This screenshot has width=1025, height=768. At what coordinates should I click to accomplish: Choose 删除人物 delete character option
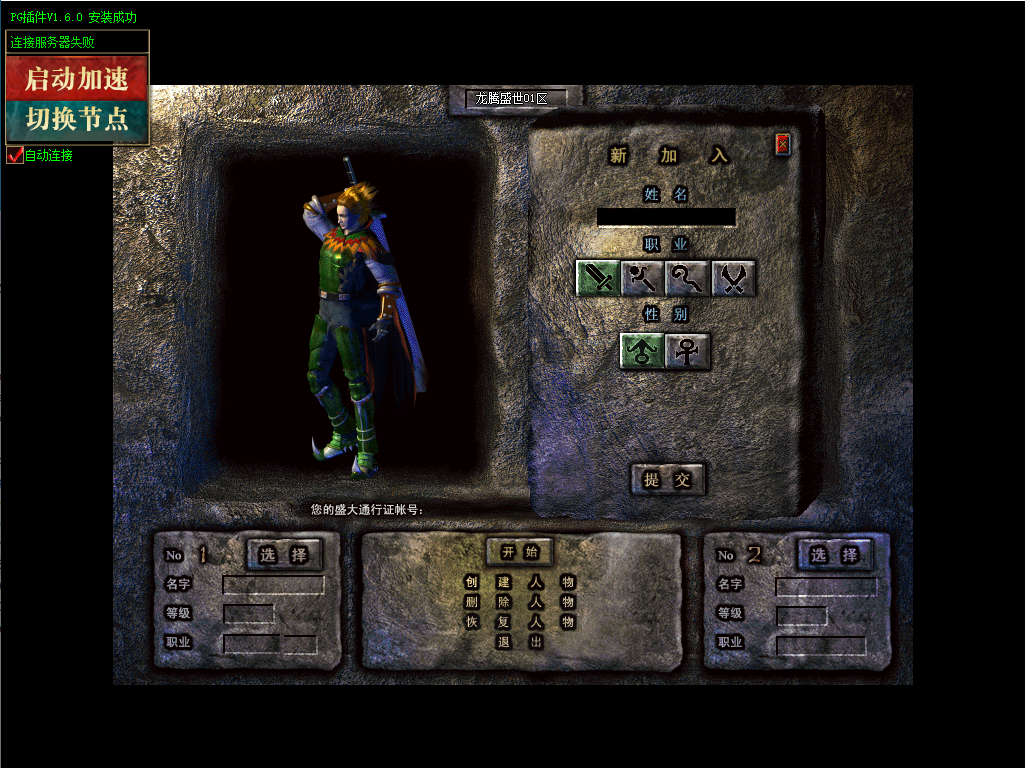pyautogui.click(x=520, y=602)
